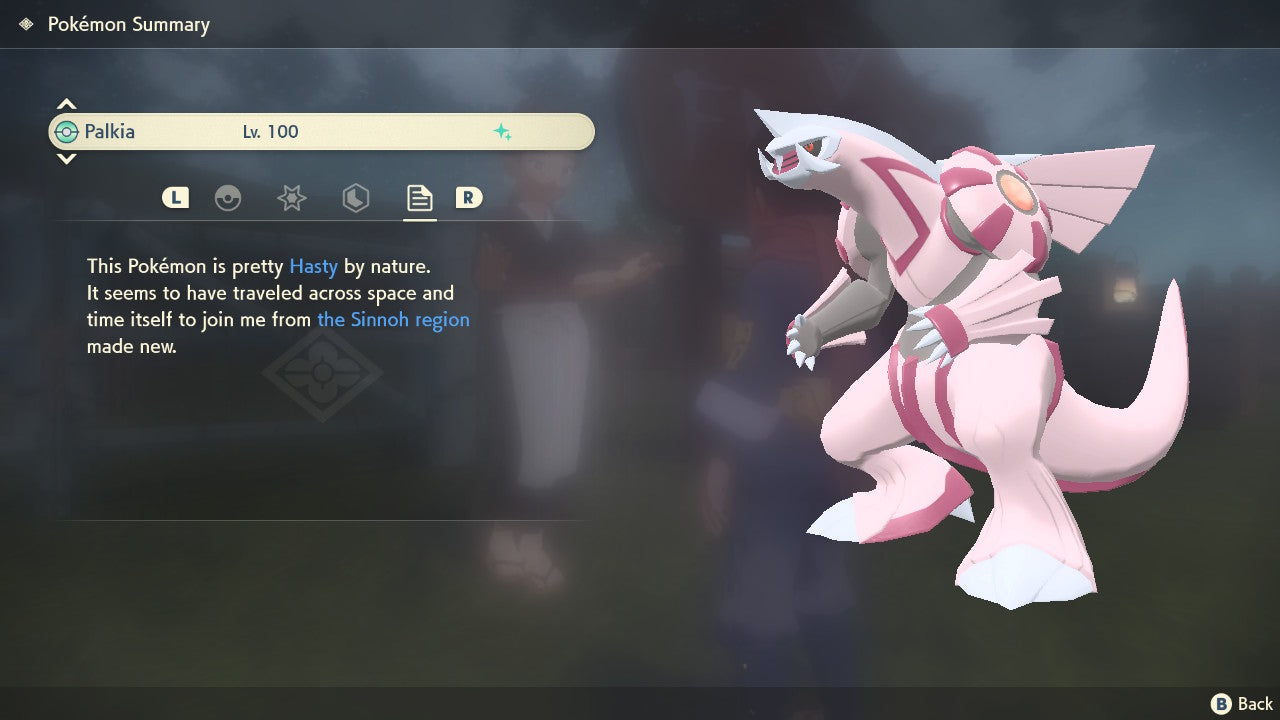The width and height of the screenshot is (1280, 720).
Task: Expand the next Pokémon with the down chevron
Action: tap(66, 158)
